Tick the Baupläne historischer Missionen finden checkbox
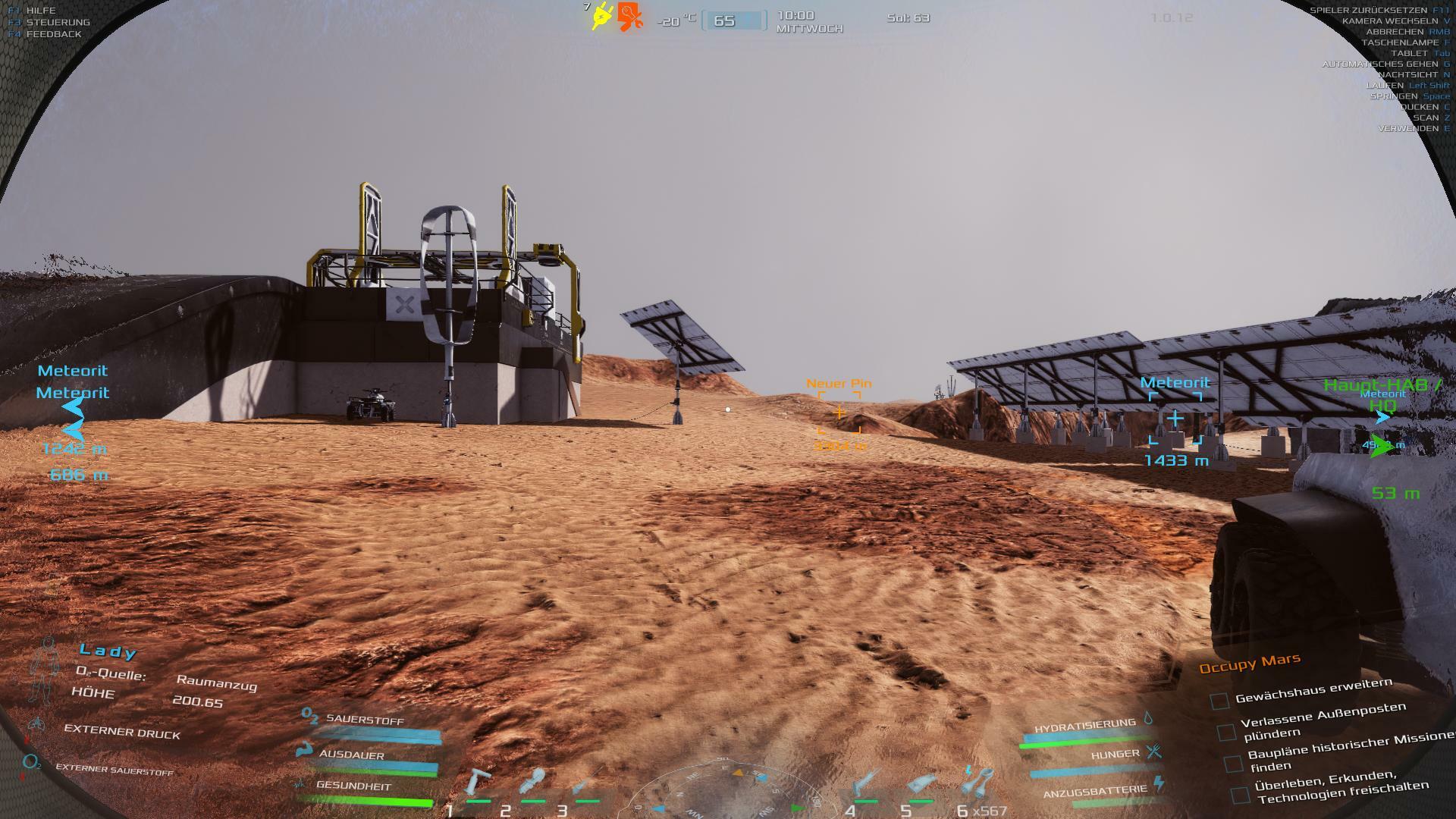This screenshot has height=819, width=1456. [1233, 764]
